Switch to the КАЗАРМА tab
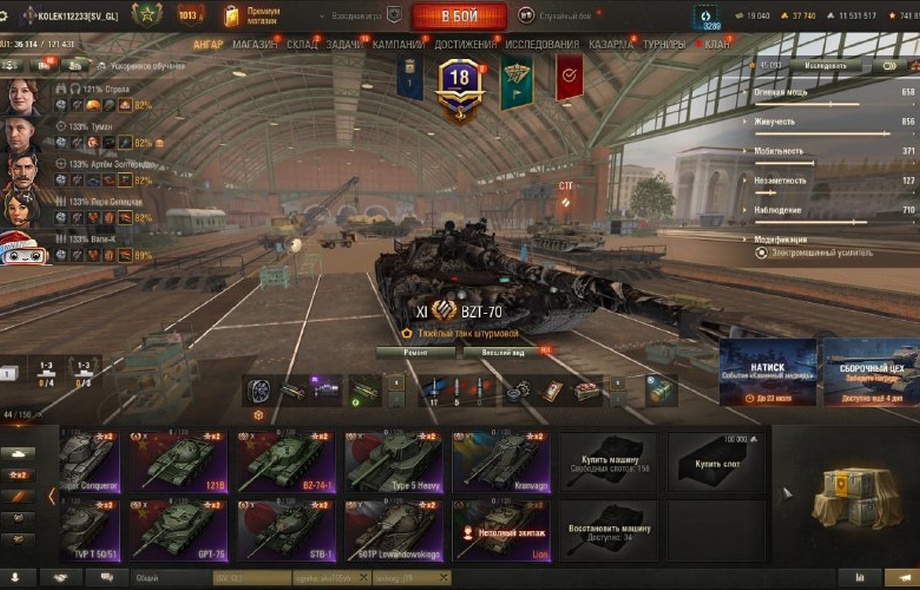Viewport: 920px width, 590px height. point(610,45)
